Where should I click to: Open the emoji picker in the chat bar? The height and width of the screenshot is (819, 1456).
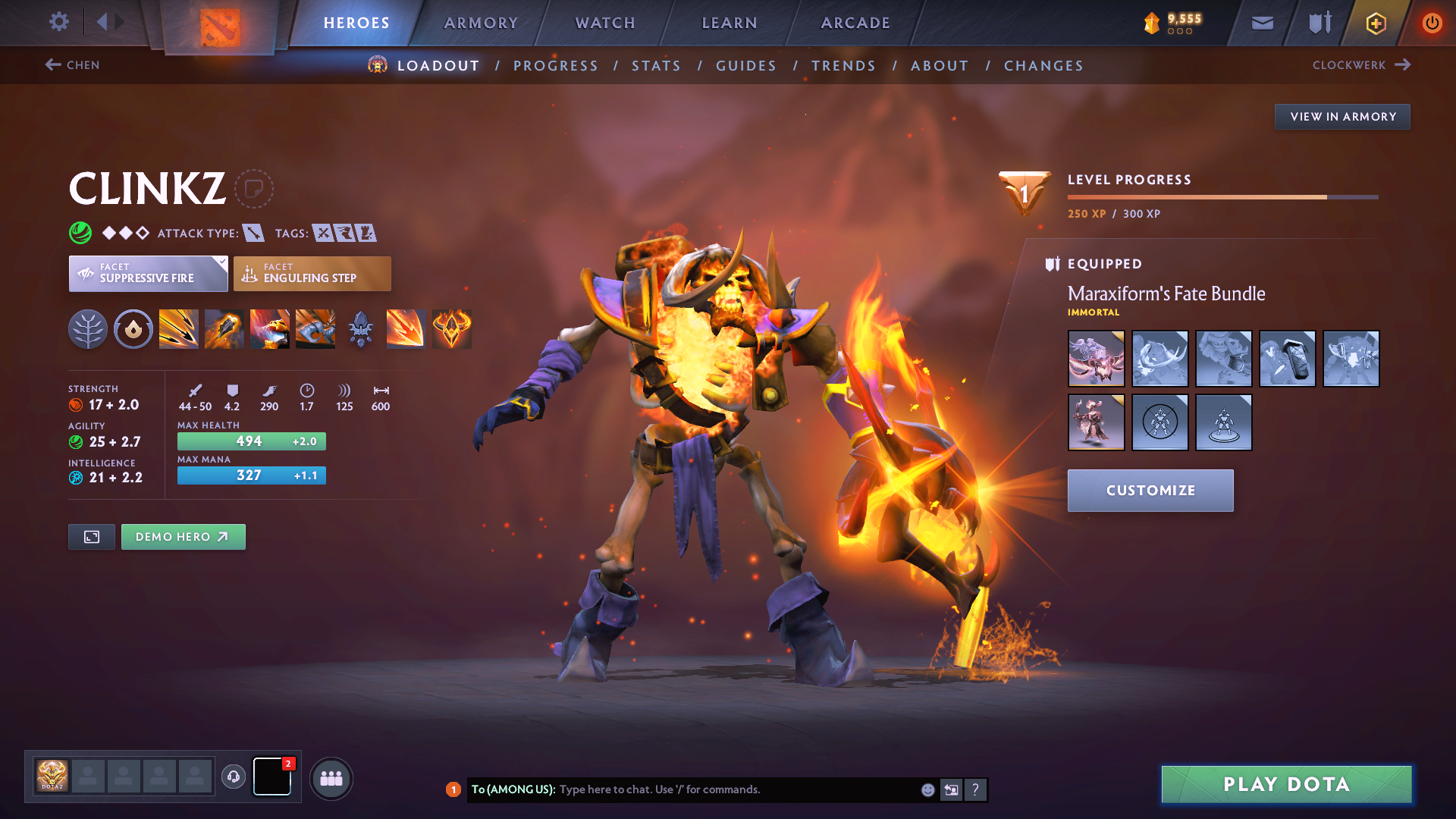927,789
